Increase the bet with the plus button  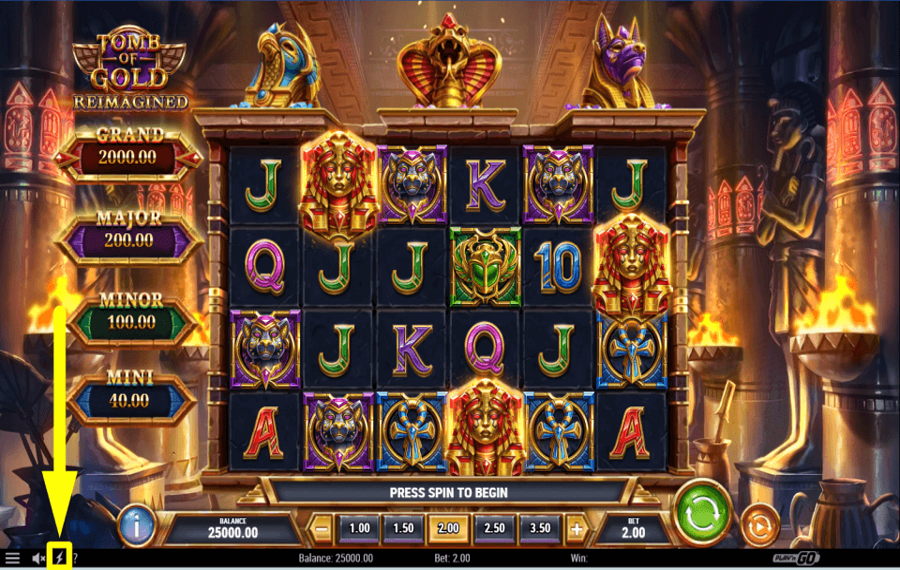(x=577, y=527)
